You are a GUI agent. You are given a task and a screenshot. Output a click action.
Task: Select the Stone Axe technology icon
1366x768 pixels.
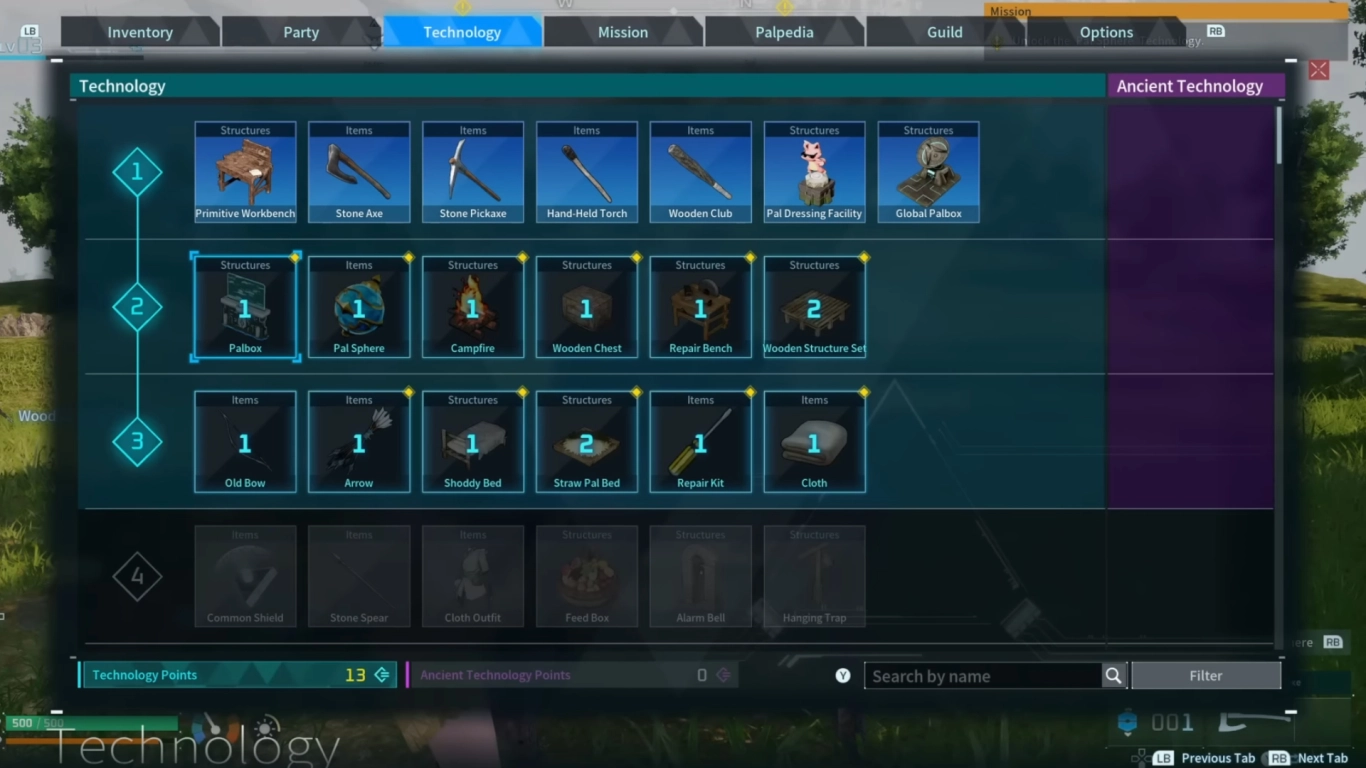tap(359, 171)
